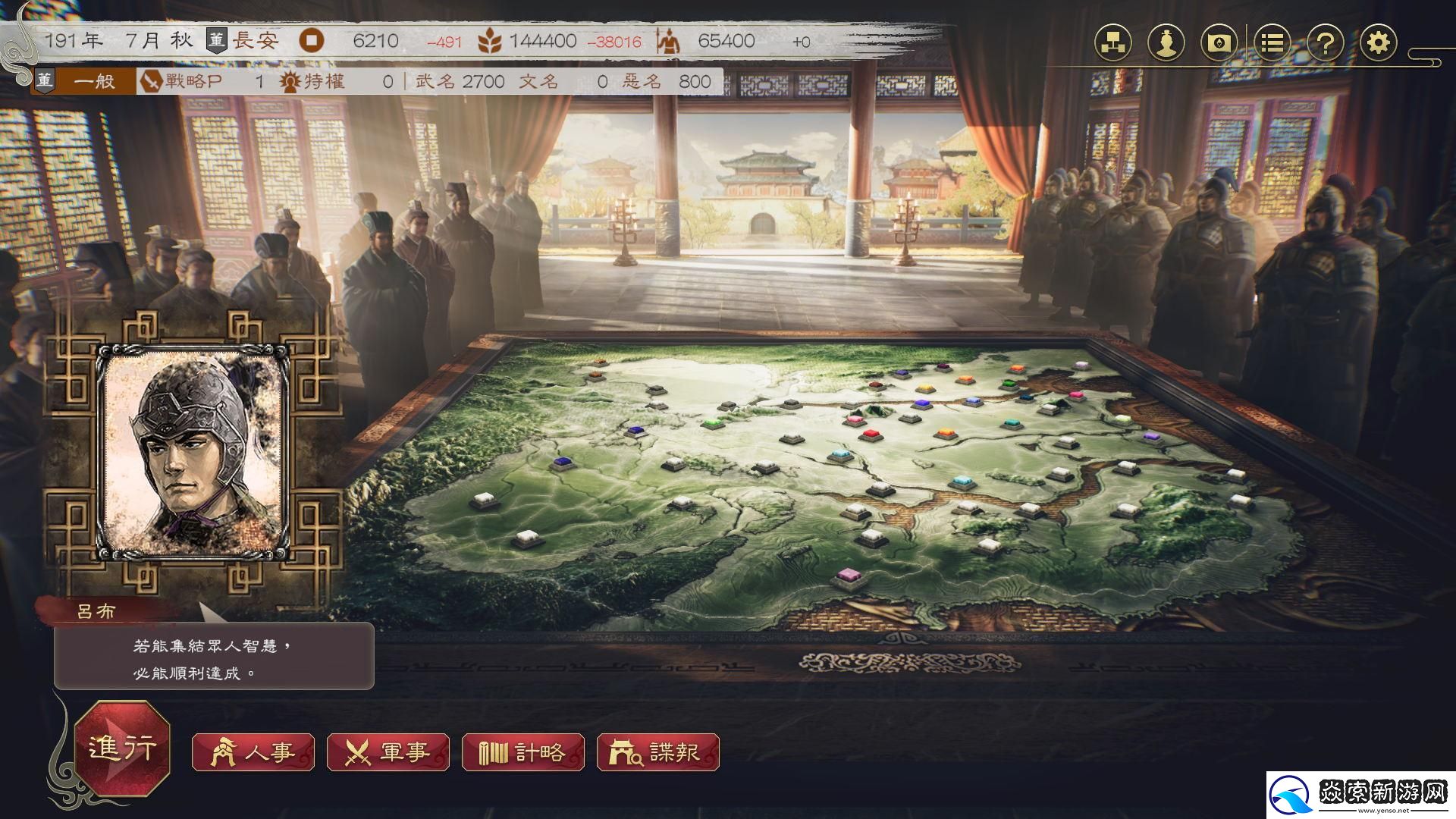1456x819 pixels.
Task: Open the settings gear icon
Action: click(x=1379, y=43)
